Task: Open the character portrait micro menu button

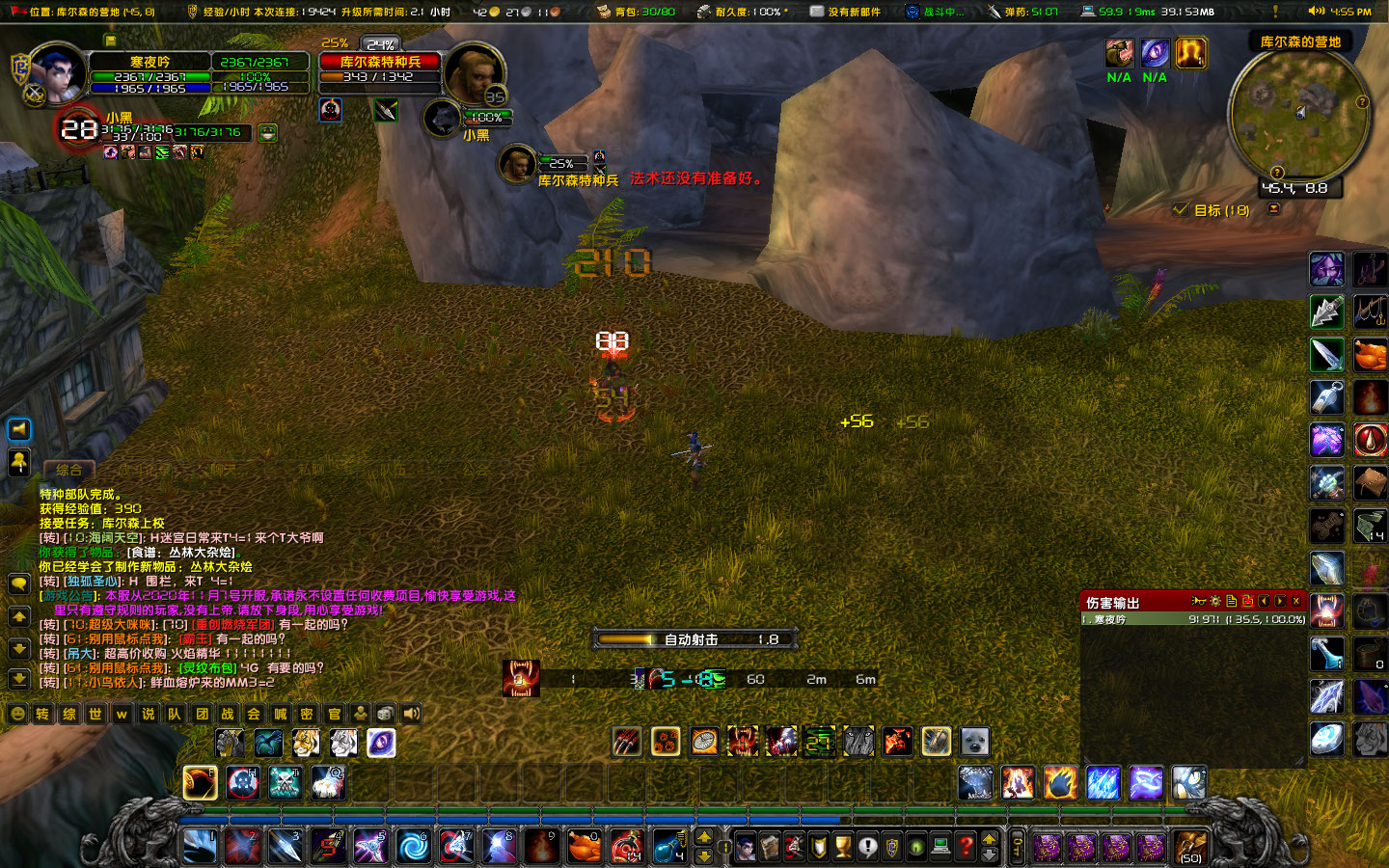Action: (746, 847)
